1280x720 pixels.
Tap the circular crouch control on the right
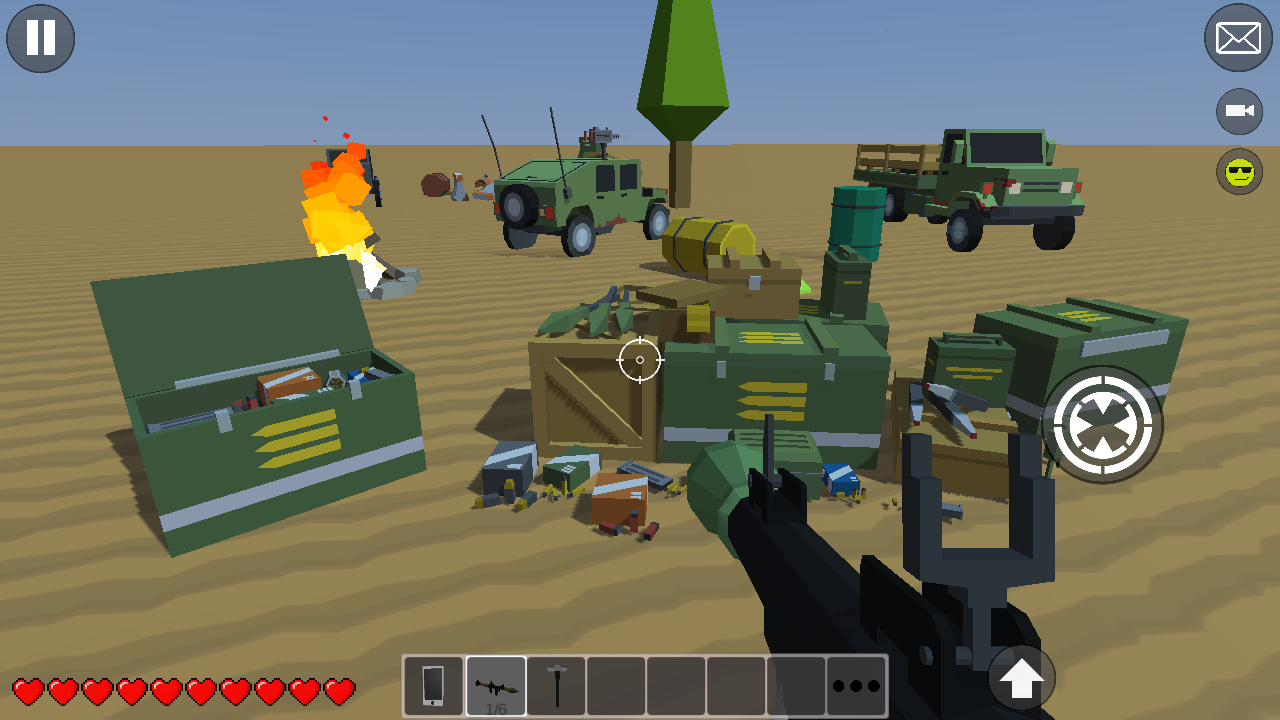point(1103,424)
